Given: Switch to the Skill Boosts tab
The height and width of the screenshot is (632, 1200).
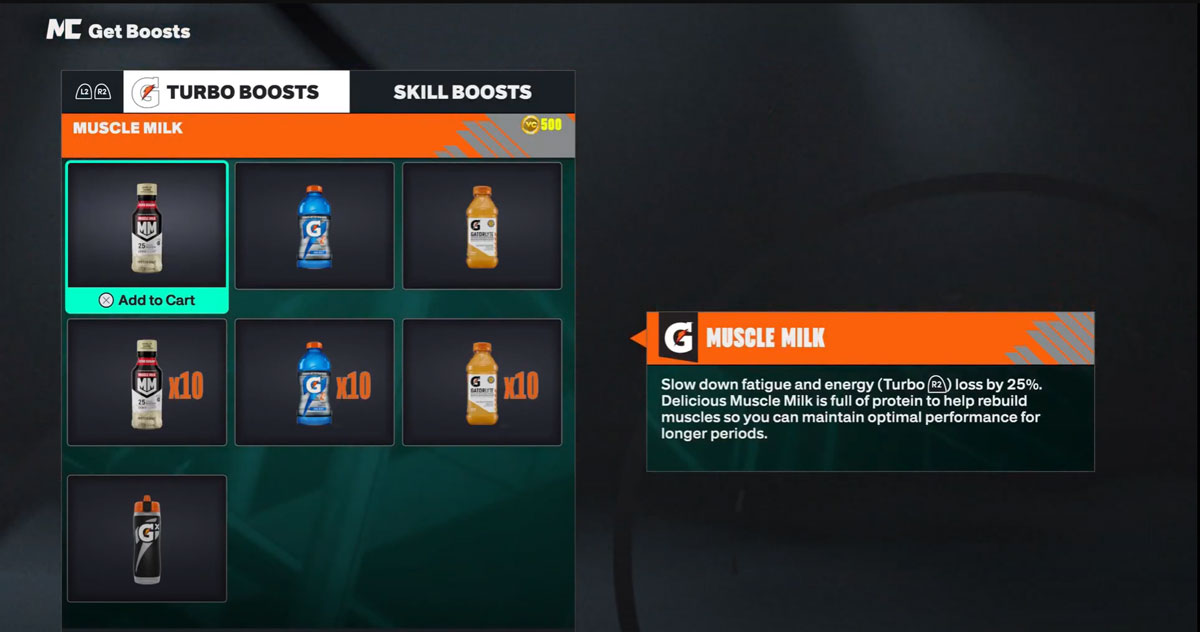Looking at the screenshot, I should click(462, 92).
